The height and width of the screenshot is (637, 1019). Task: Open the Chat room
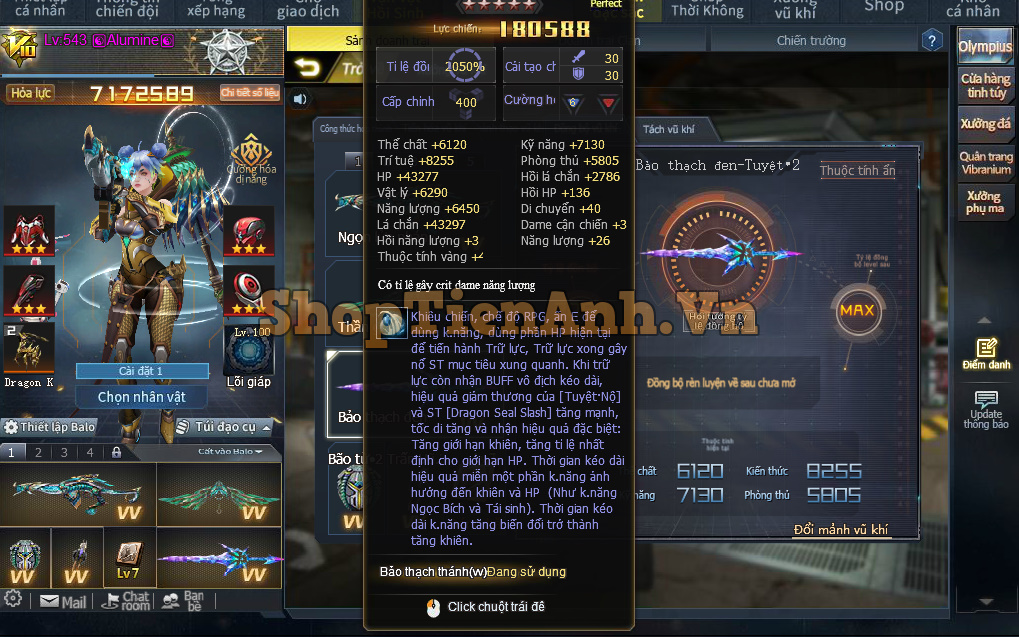click(x=127, y=601)
